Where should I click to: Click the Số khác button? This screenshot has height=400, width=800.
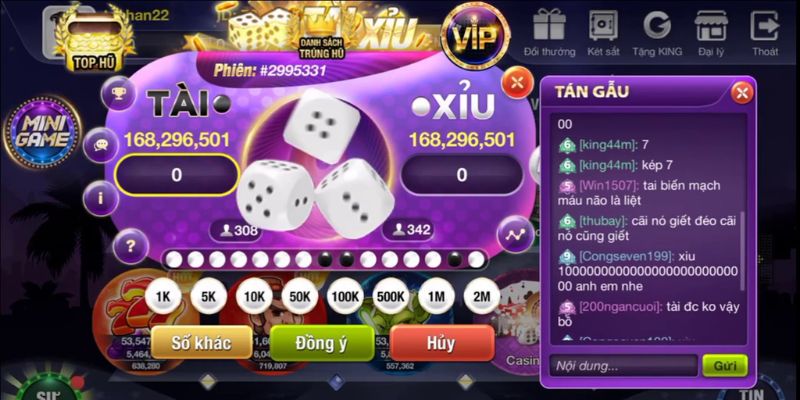click(x=201, y=343)
